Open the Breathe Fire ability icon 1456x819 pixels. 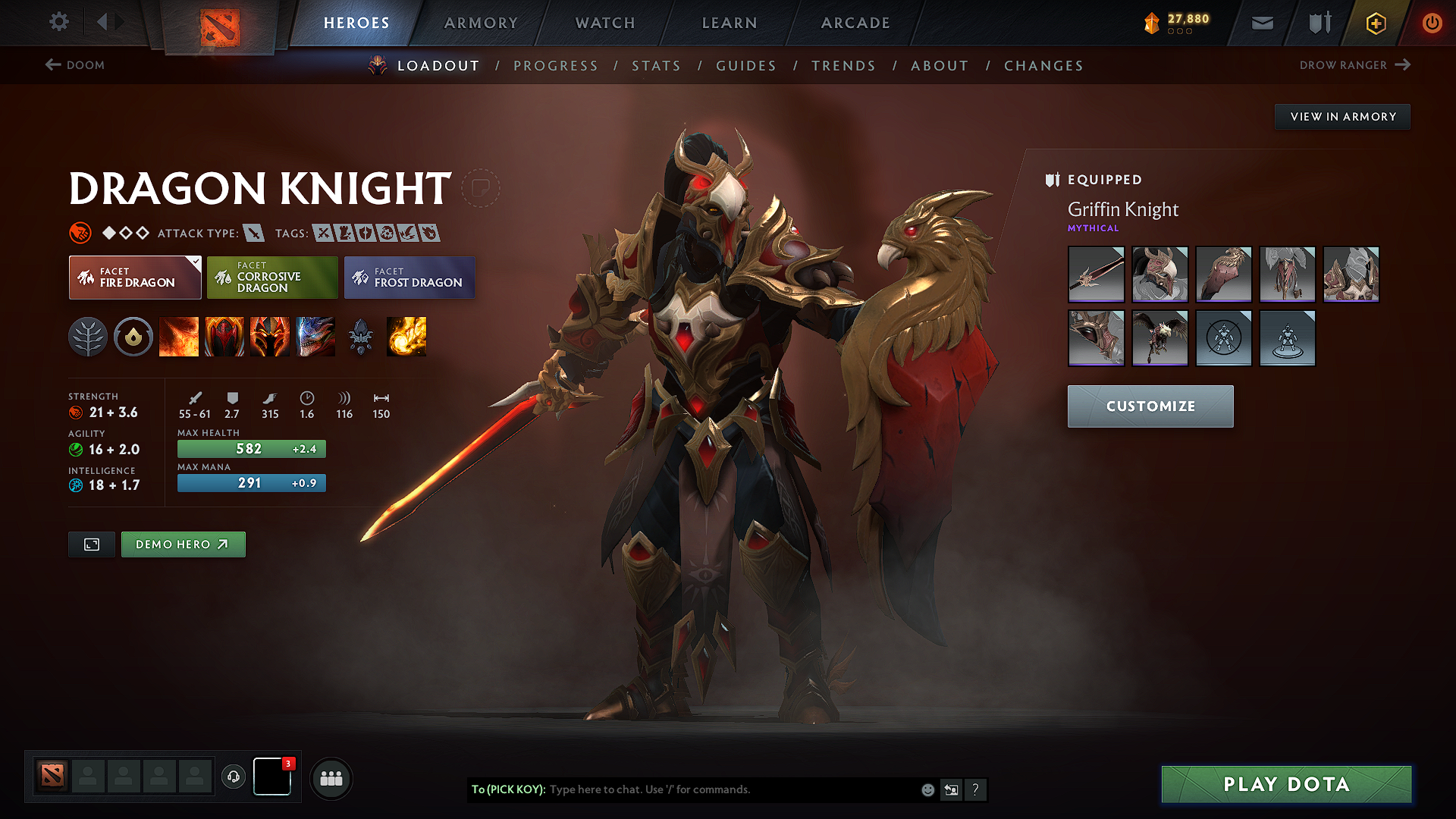pyautogui.click(x=179, y=337)
